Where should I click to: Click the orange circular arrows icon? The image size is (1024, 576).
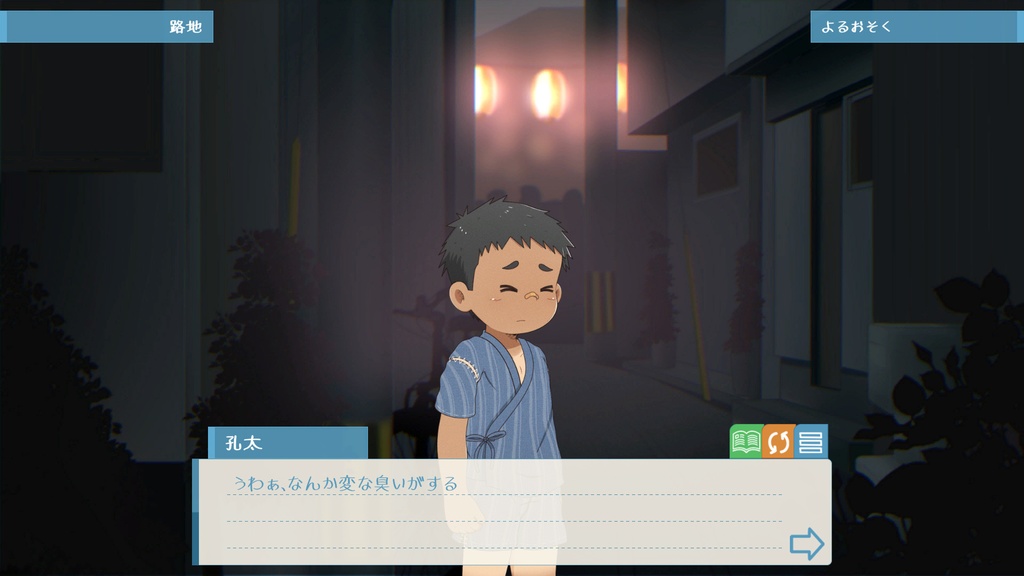pyautogui.click(x=778, y=442)
